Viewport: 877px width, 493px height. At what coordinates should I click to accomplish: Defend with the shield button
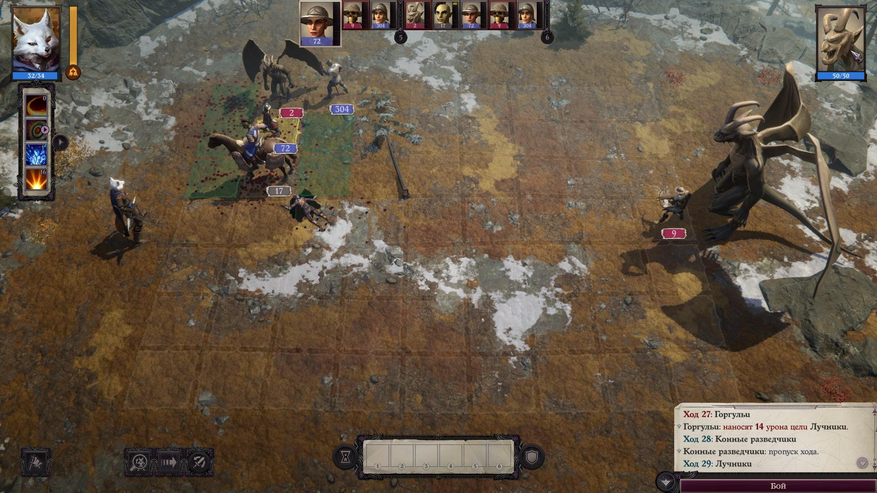tap(532, 456)
